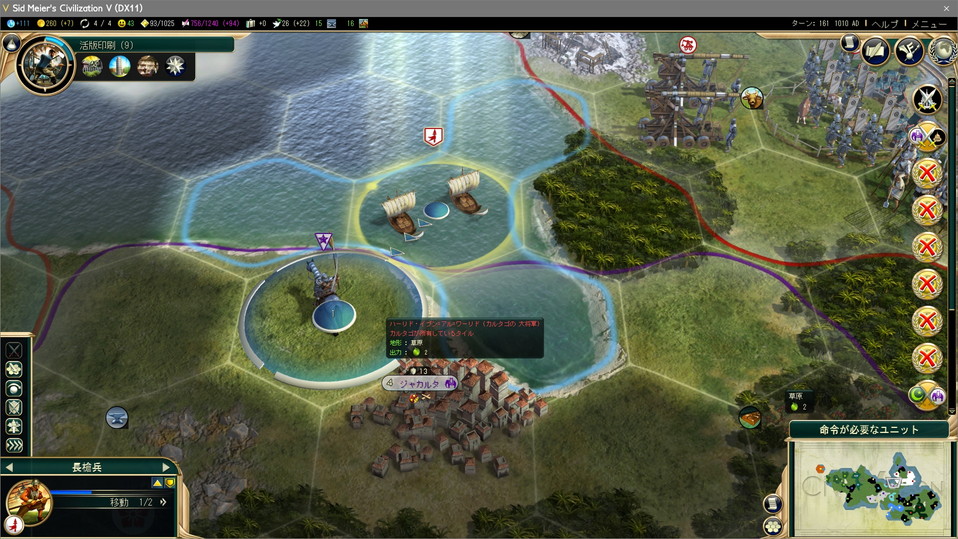This screenshot has height=539, width=958.
Task: Open the flask science icon in corner
Action: pos(12,43)
